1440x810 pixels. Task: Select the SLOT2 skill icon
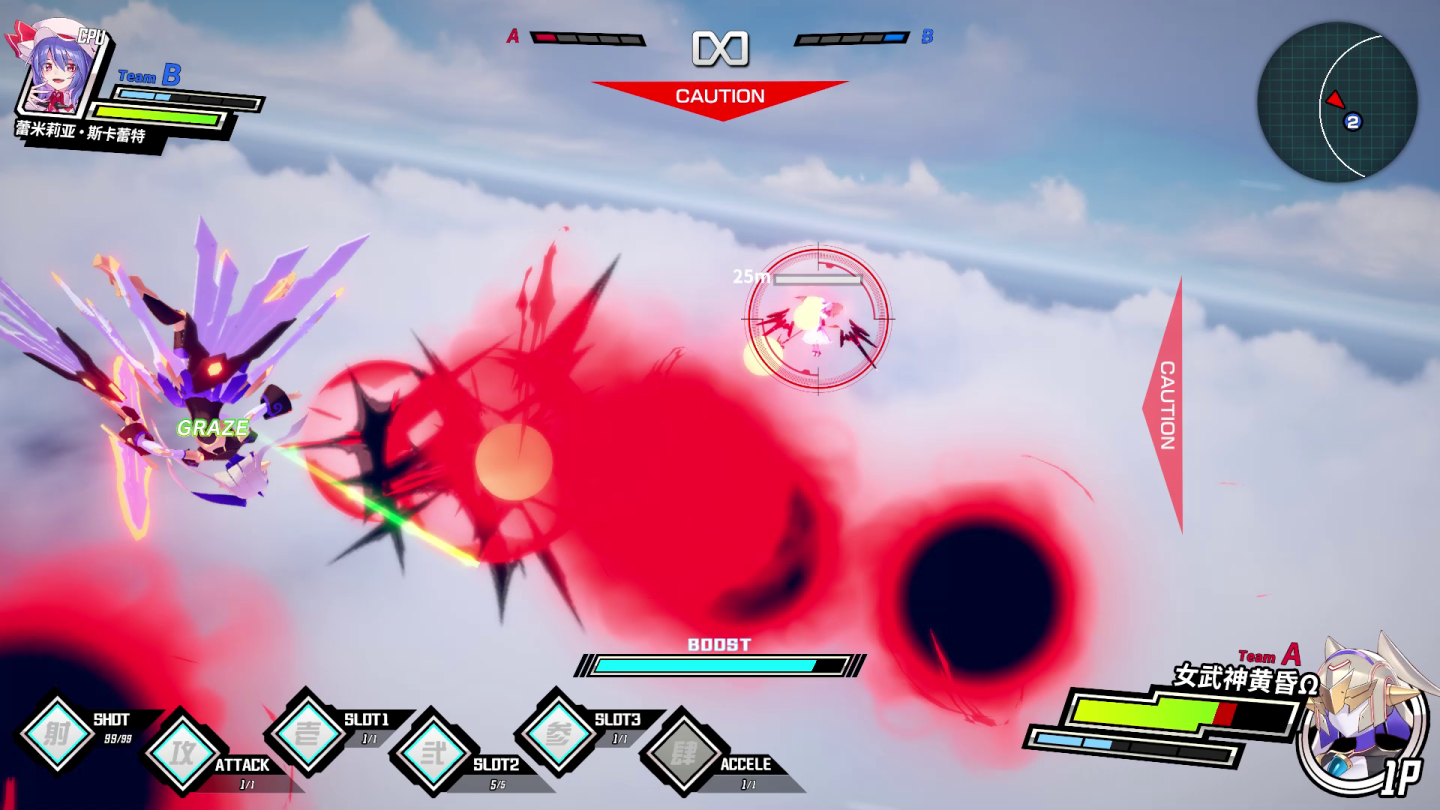coord(431,752)
